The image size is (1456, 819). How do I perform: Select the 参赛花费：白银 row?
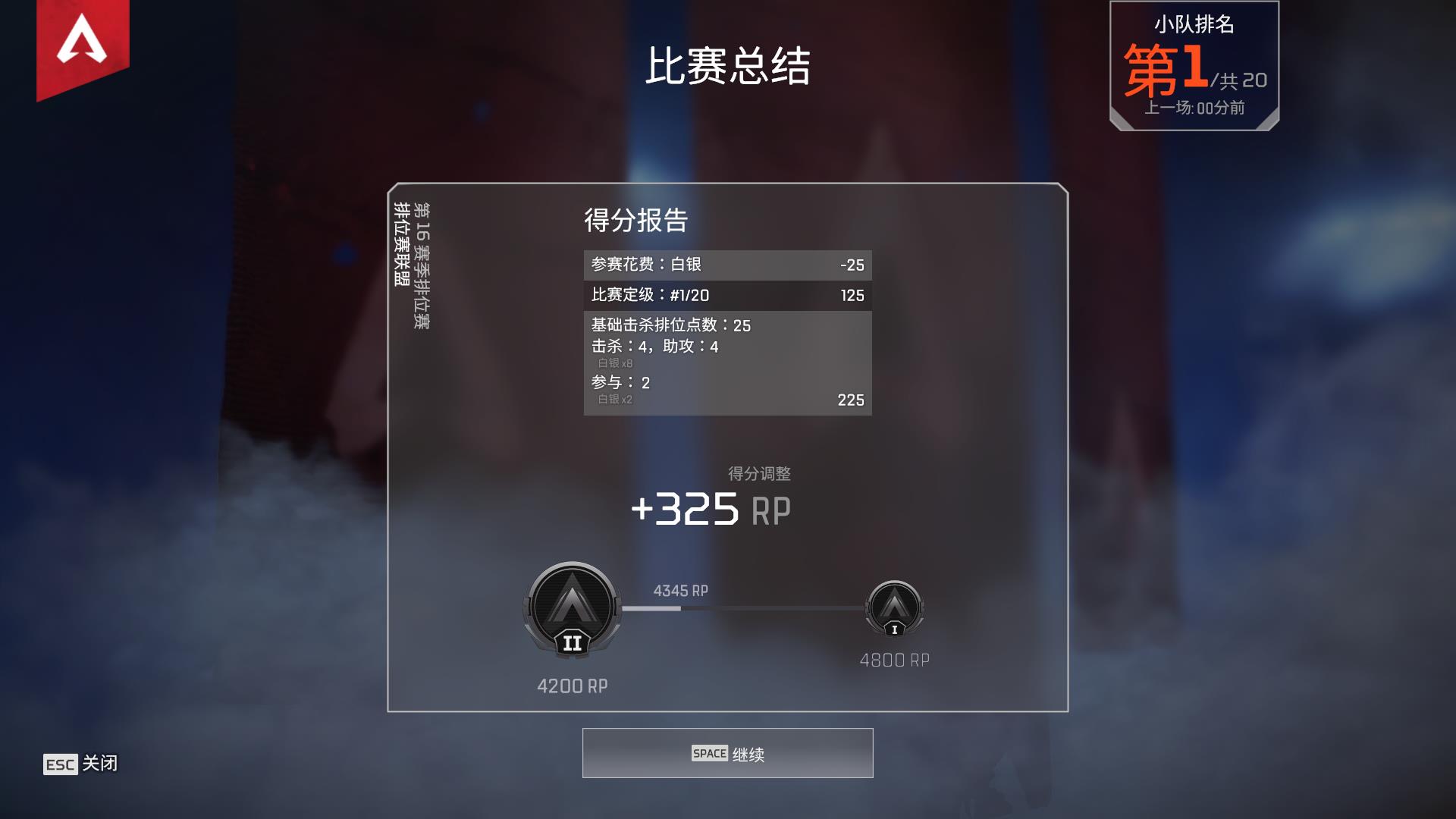tap(726, 265)
